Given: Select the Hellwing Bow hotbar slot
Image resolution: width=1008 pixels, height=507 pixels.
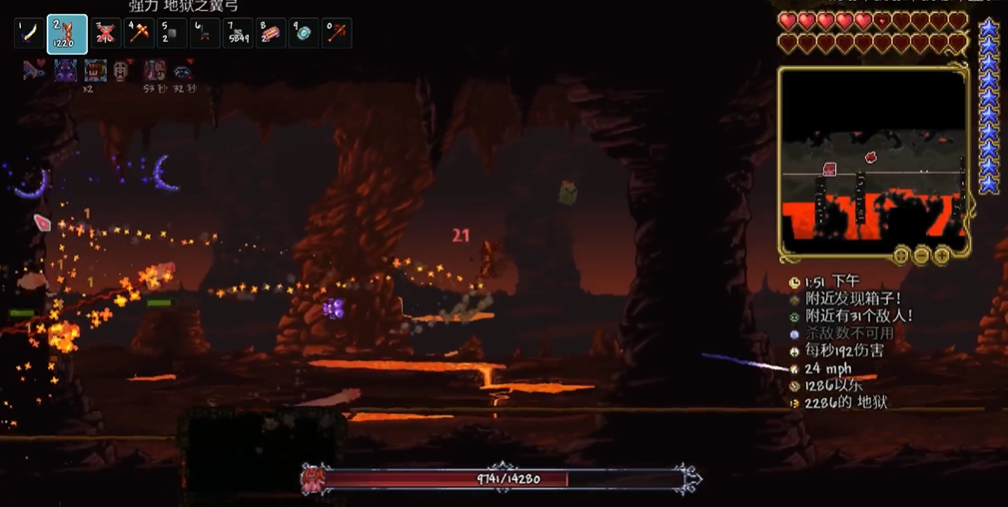Looking at the screenshot, I should pyautogui.click(x=67, y=33).
